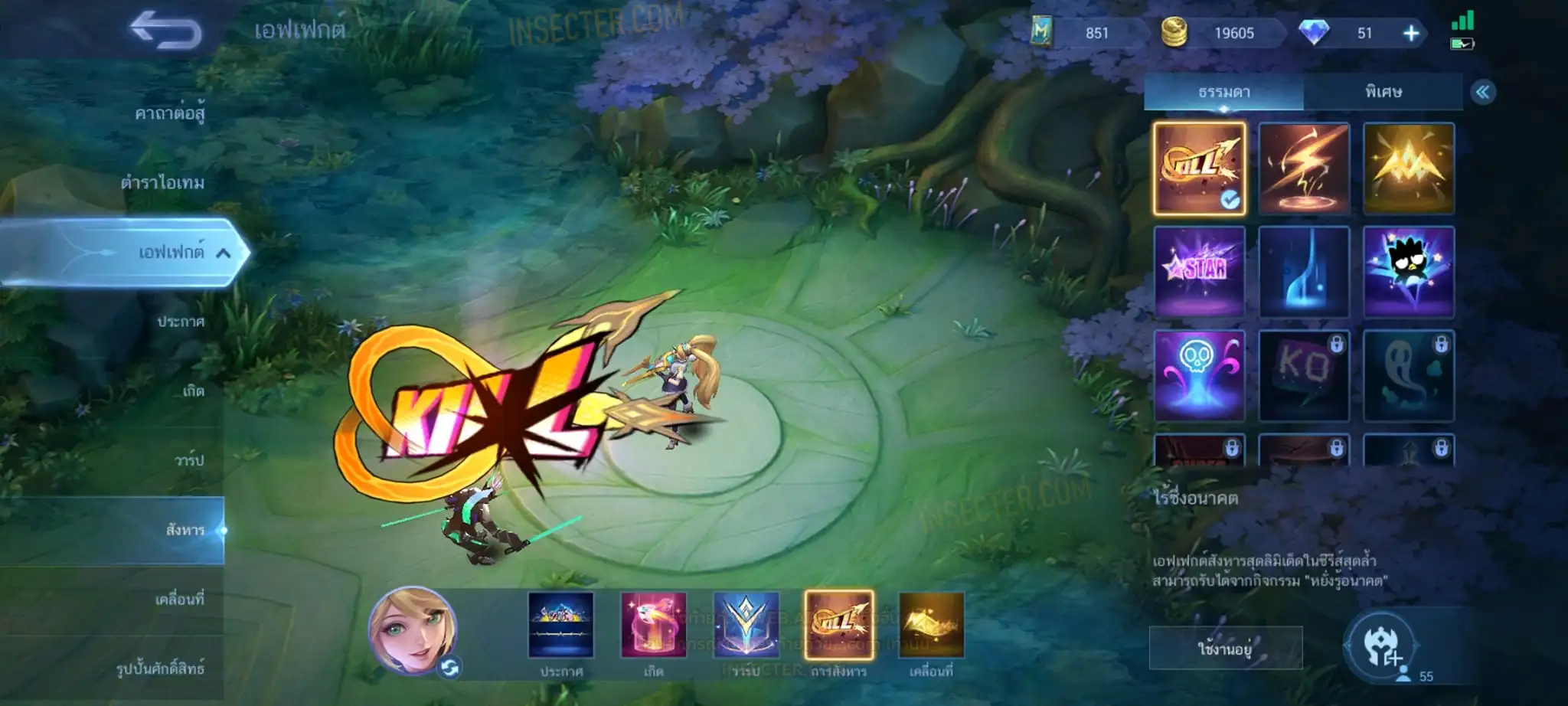The height and width of the screenshot is (706, 1568).
Task: Add diamonds with the plus button
Action: click(1411, 33)
